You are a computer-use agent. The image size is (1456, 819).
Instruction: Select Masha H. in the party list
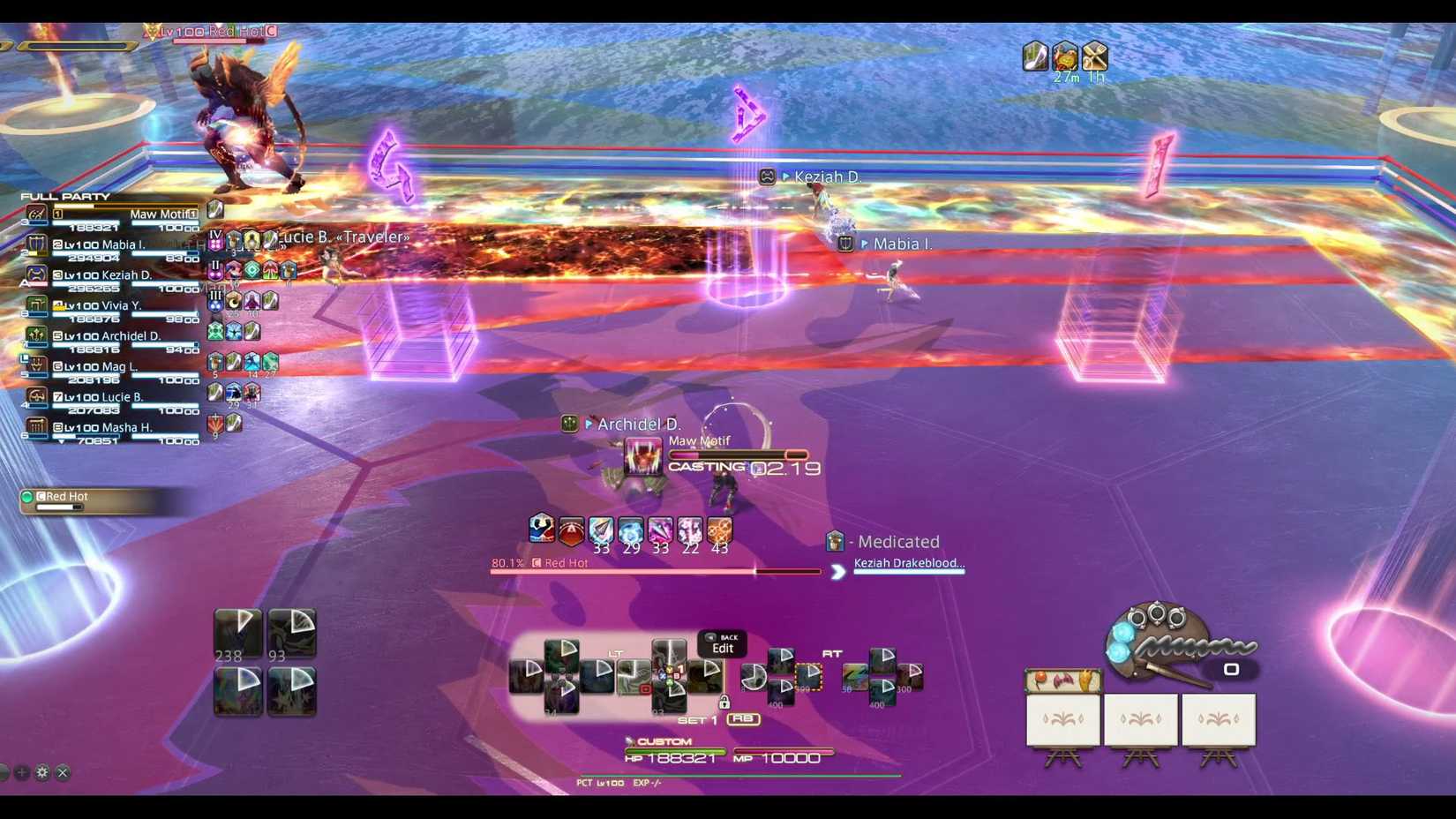pyautogui.click(x=110, y=428)
